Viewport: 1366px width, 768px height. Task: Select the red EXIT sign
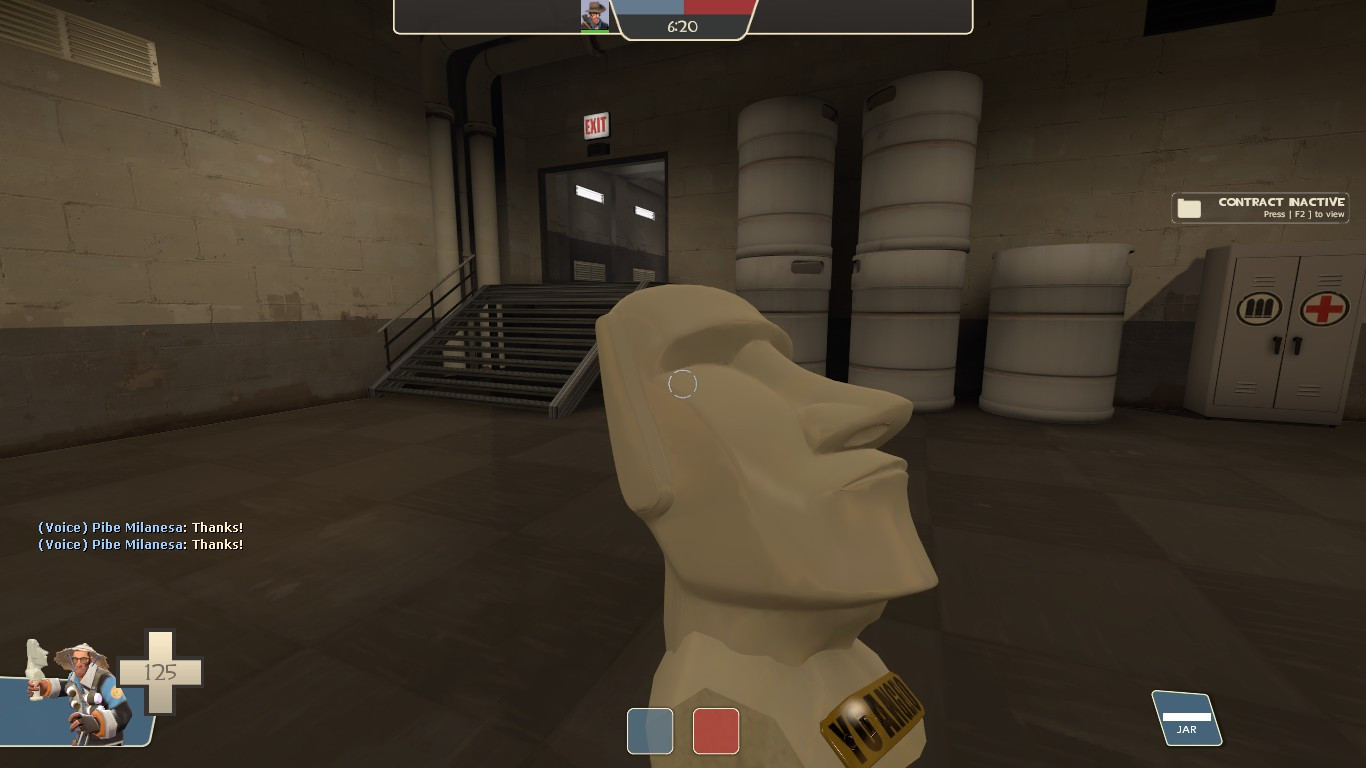pos(595,125)
